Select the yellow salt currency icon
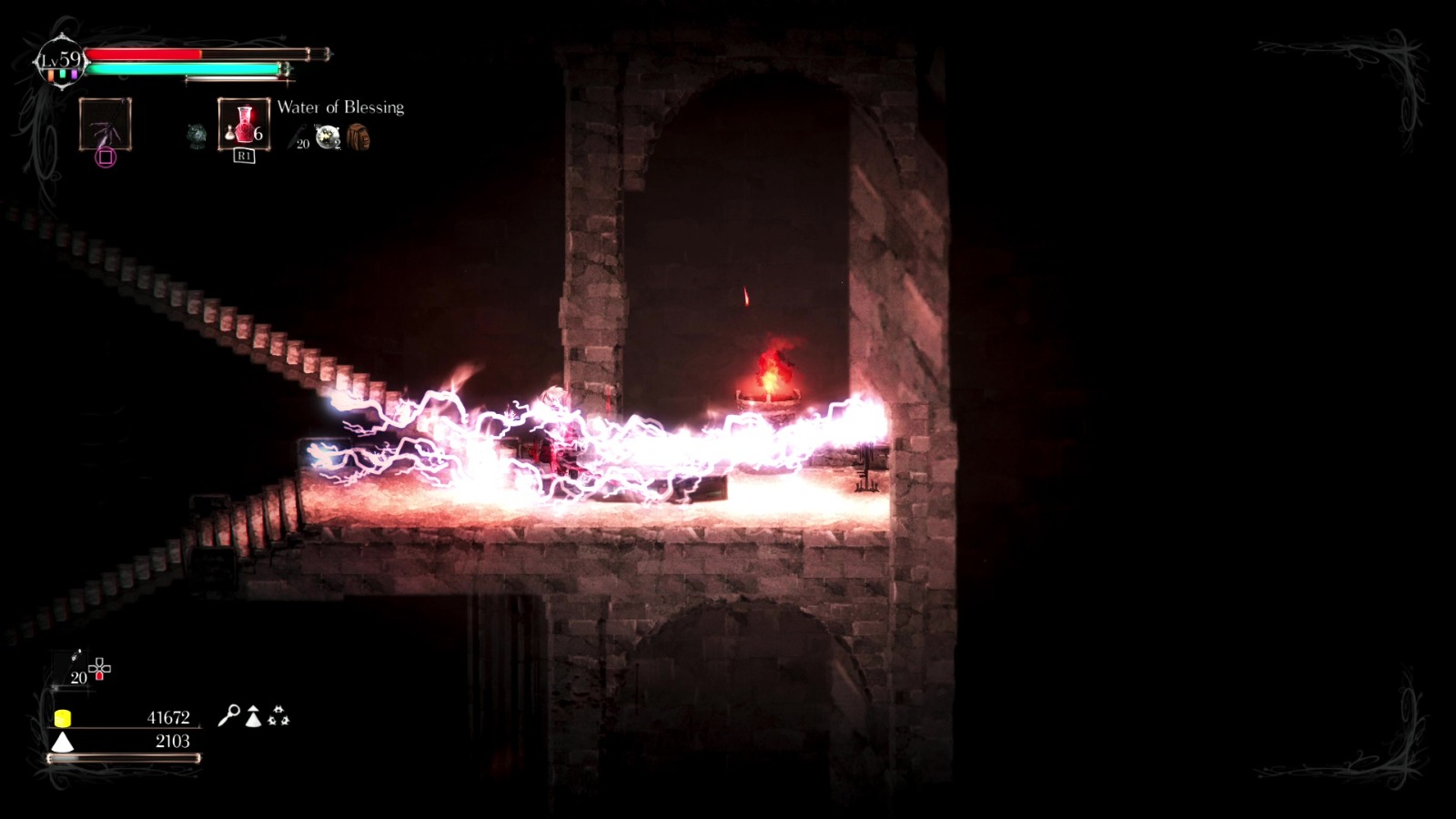The height and width of the screenshot is (819, 1456). (x=64, y=718)
